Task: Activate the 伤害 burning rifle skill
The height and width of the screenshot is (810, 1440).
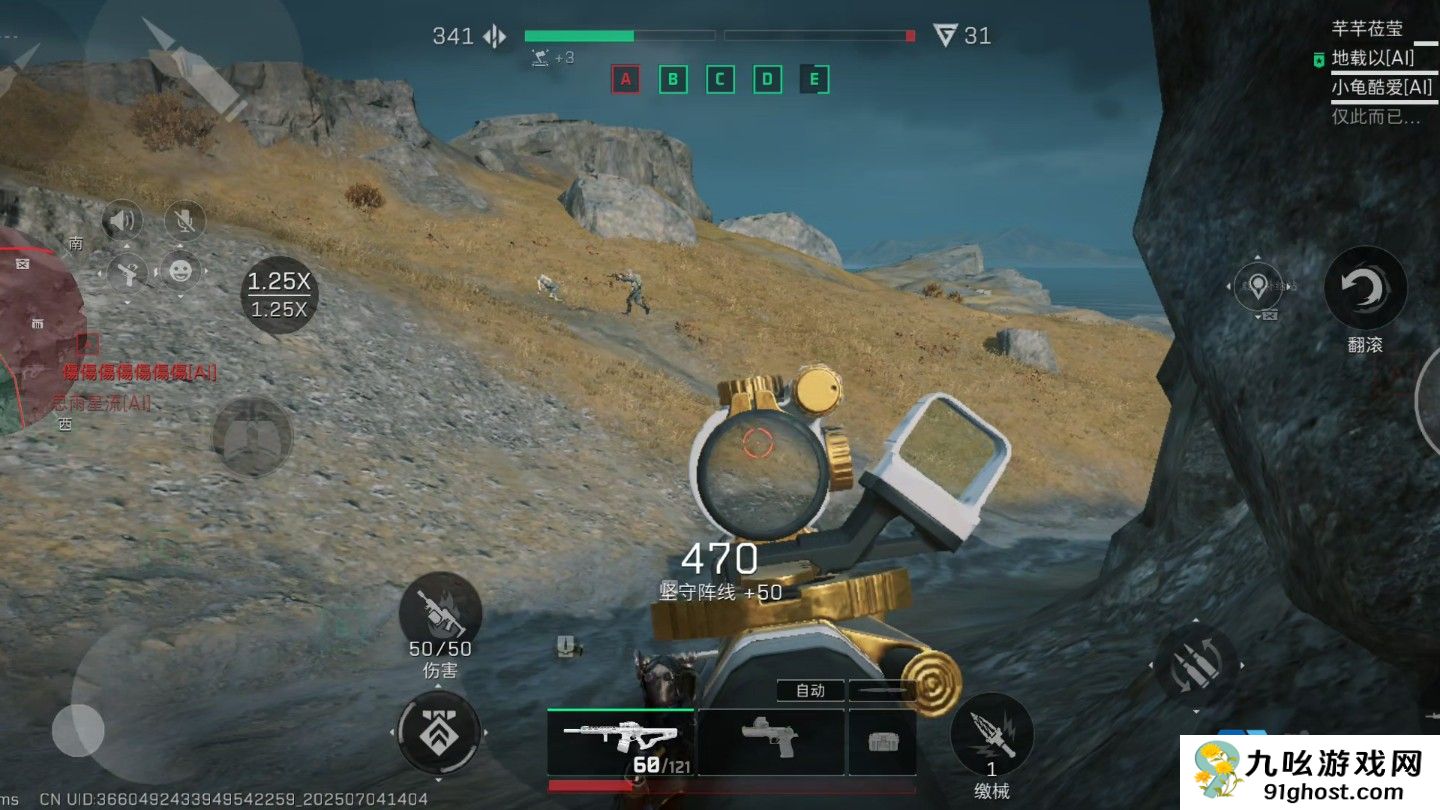Action: [x=440, y=613]
